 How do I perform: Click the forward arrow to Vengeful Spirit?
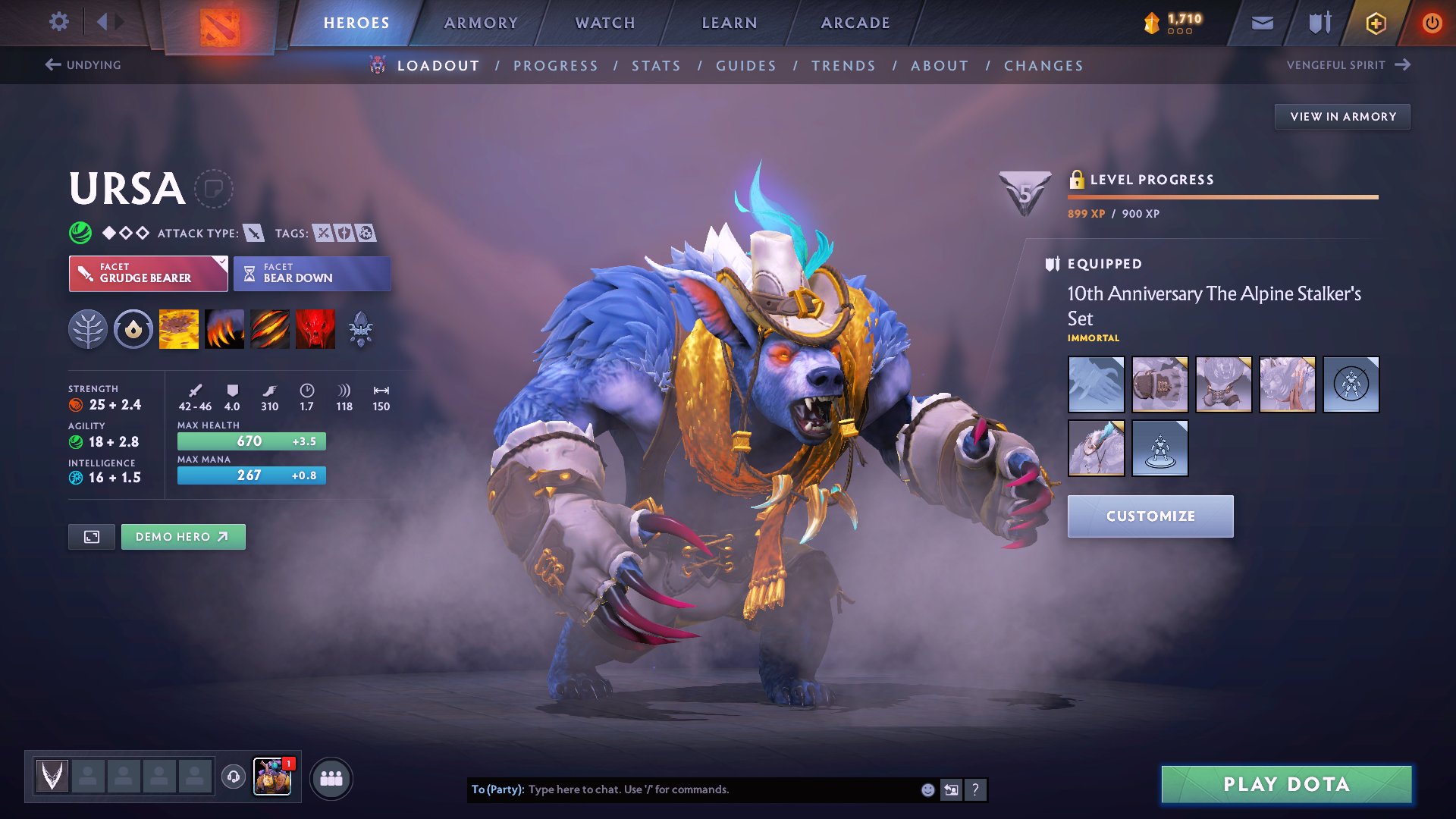1401,64
